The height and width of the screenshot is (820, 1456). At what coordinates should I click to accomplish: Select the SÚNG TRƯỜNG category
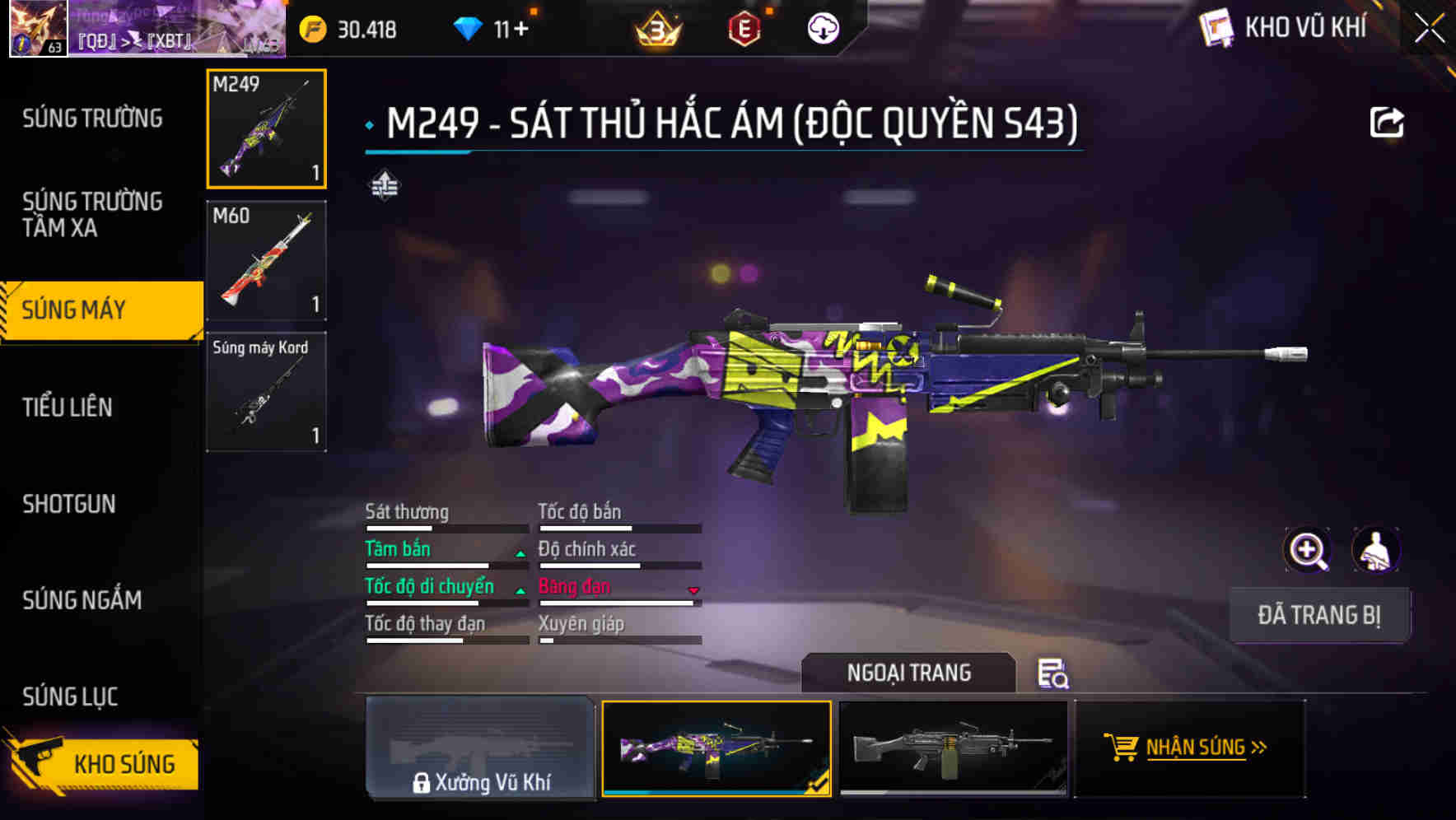click(91, 118)
